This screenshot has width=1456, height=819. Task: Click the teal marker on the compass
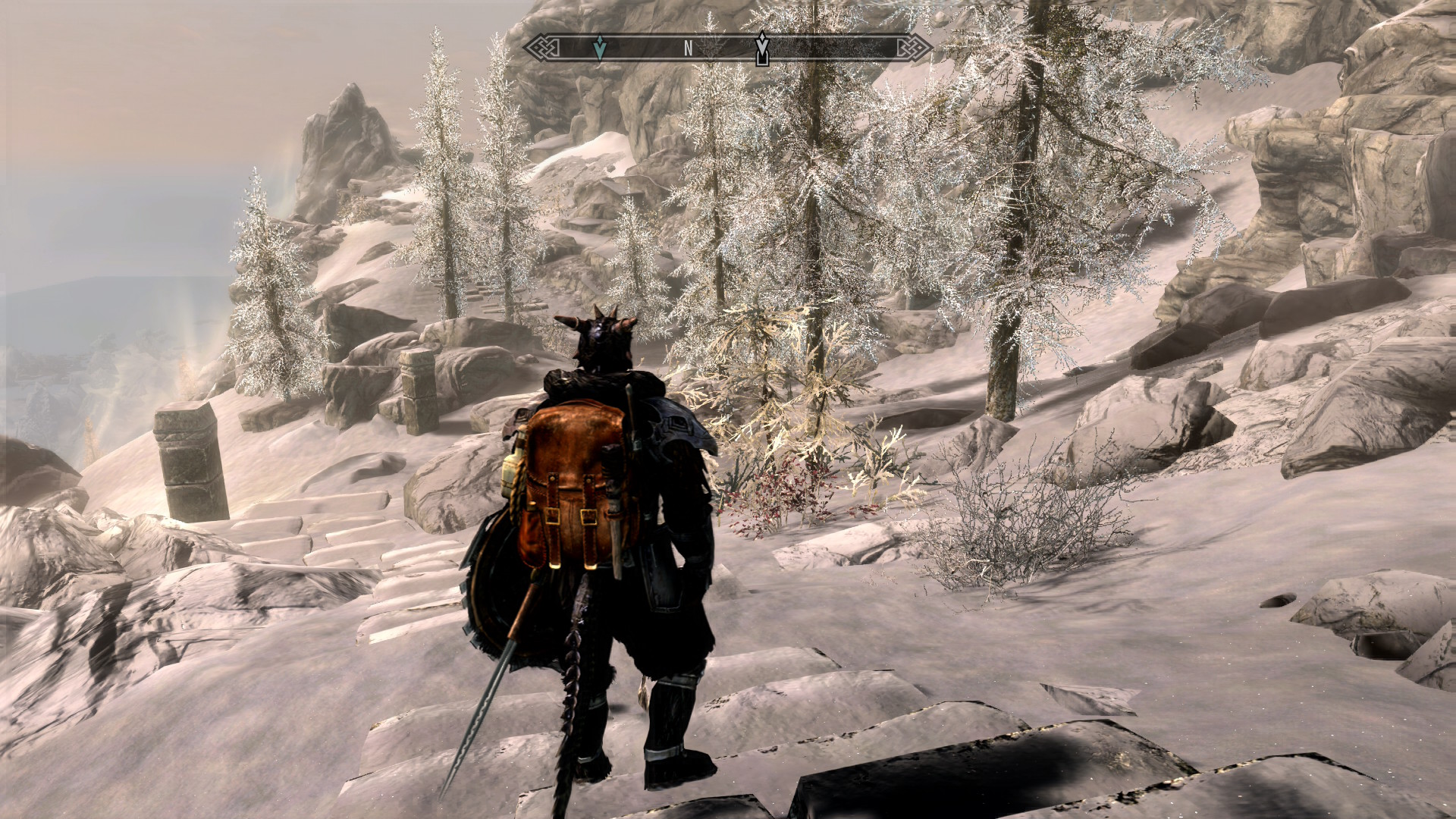tap(600, 48)
